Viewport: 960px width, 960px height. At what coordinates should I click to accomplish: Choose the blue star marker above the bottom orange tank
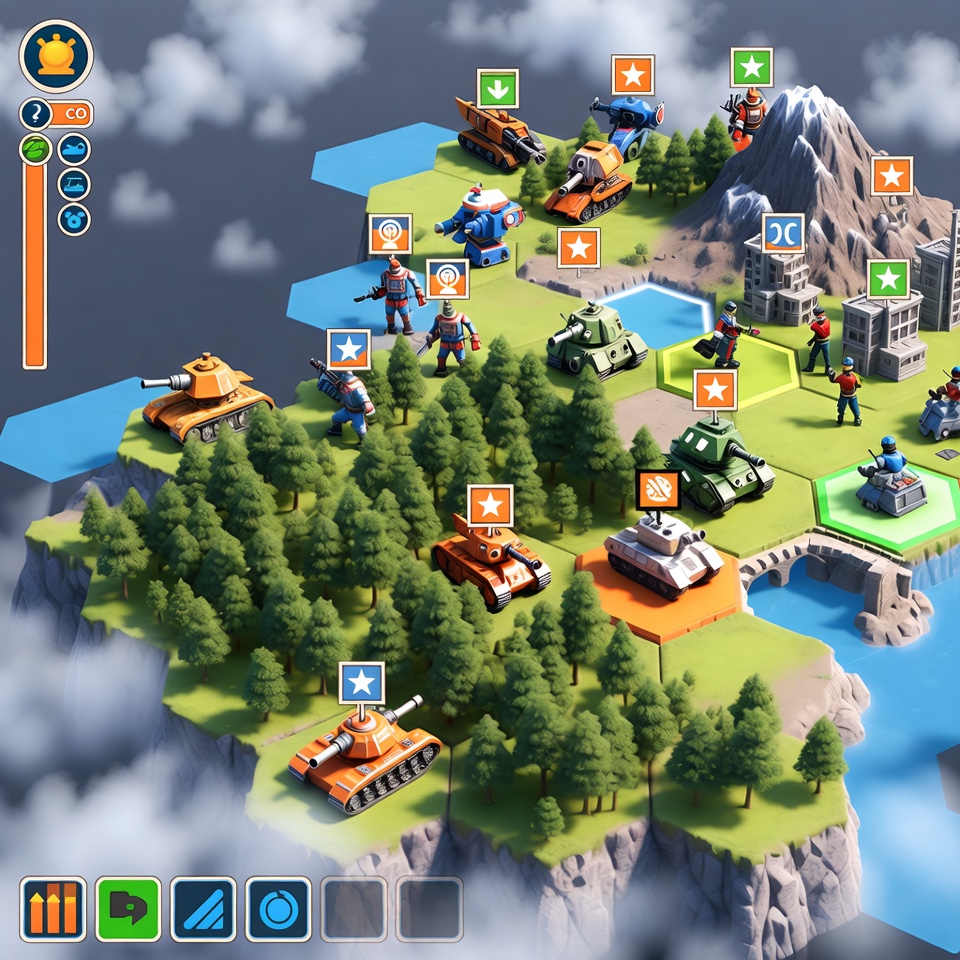(x=361, y=682)
